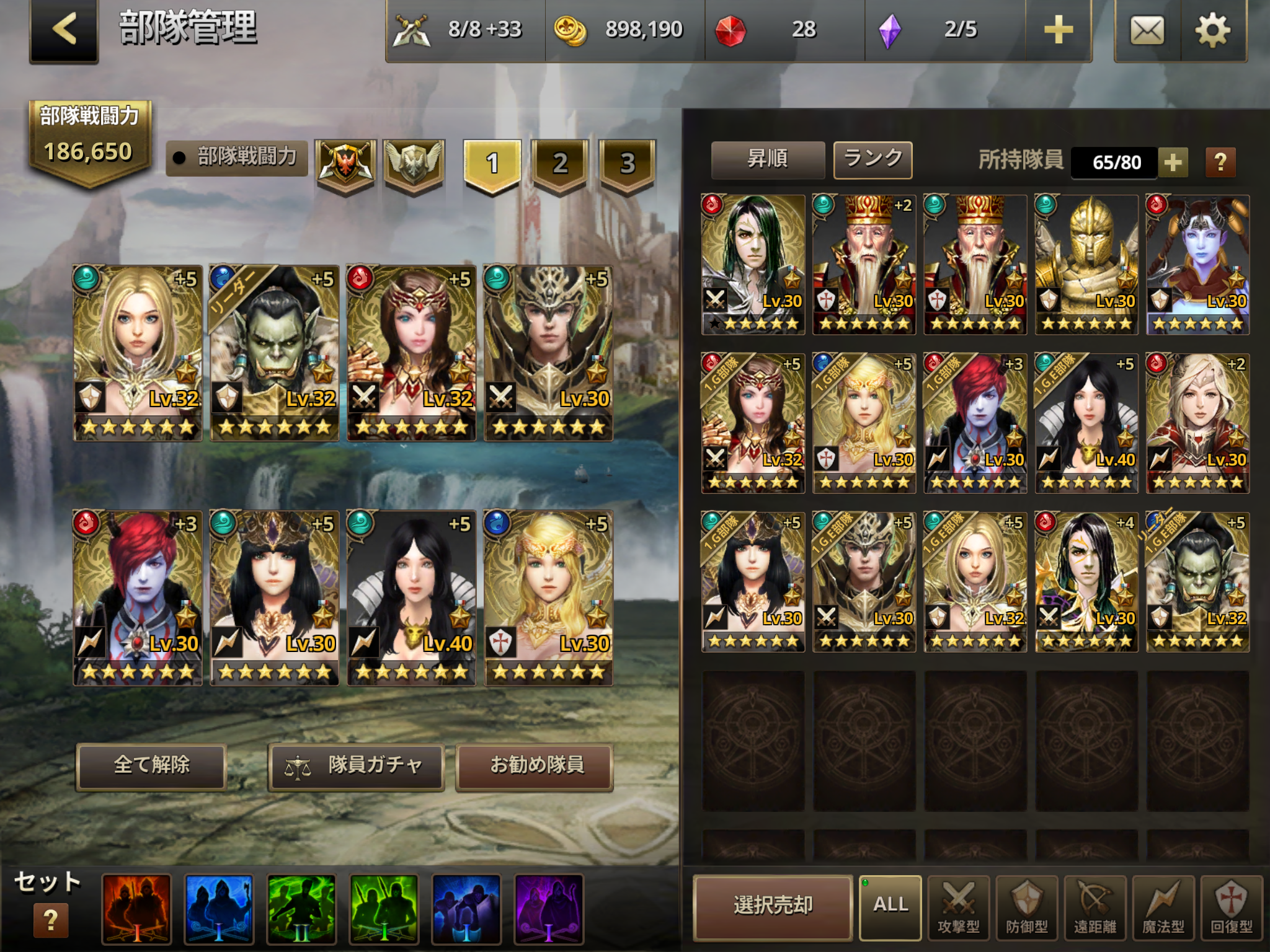Select the orc leader in the squad
The height and width of the screenshot is (952, 1270).
(274, 353)
